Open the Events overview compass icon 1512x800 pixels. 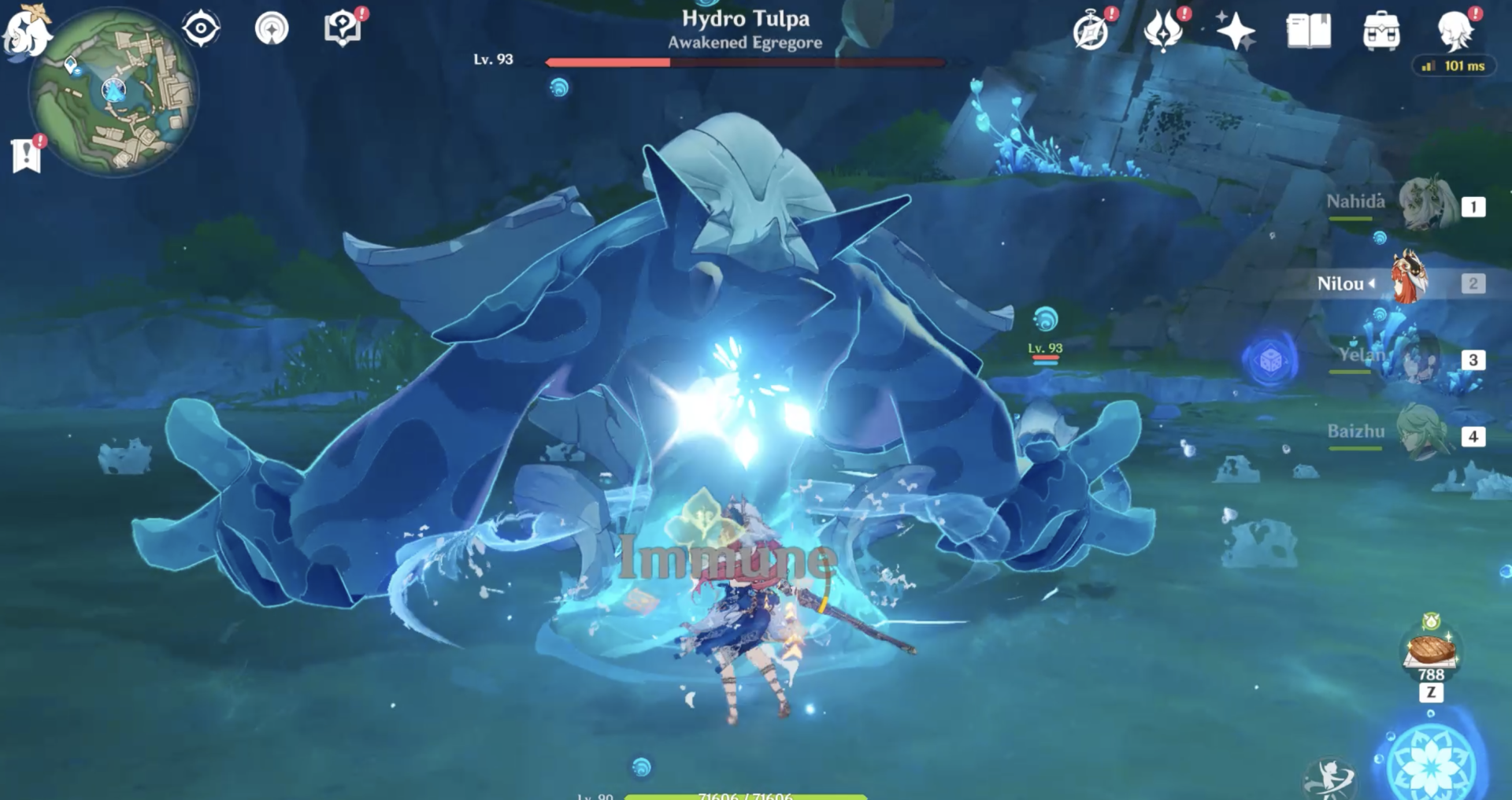click(x=1090, y=31)
